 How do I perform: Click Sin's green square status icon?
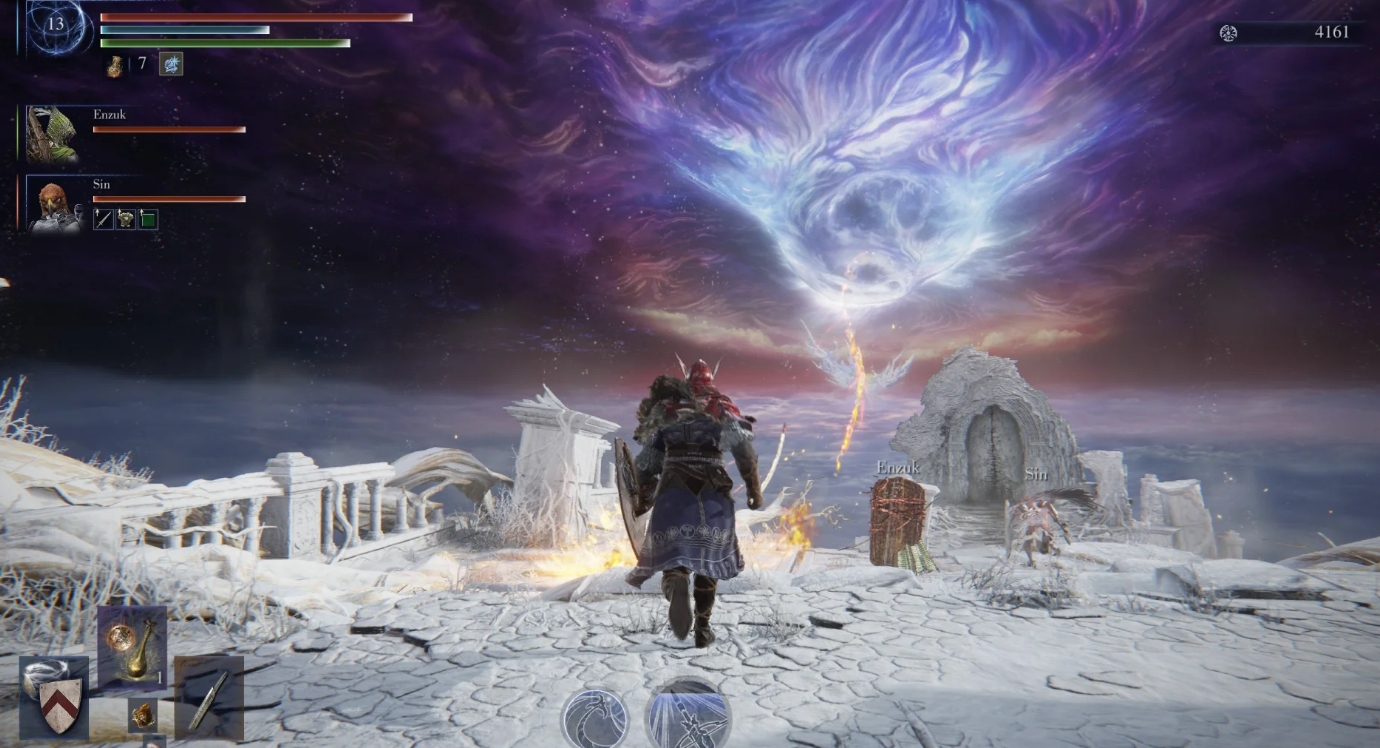(x=148, y=219)
